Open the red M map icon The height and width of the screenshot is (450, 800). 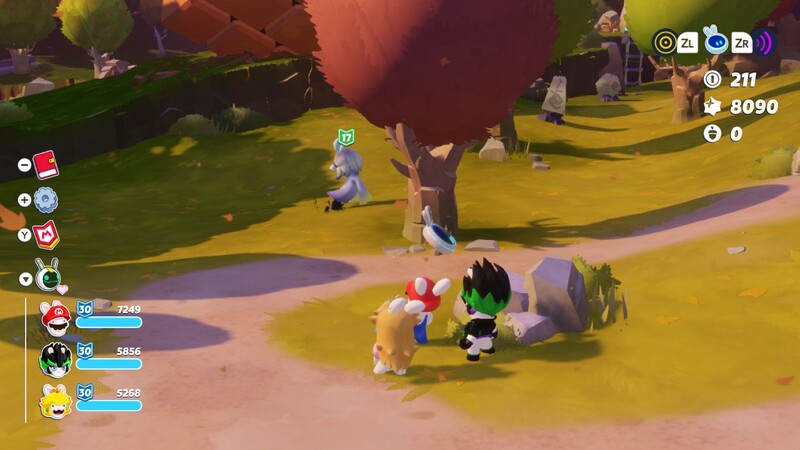tap(46, 234)
